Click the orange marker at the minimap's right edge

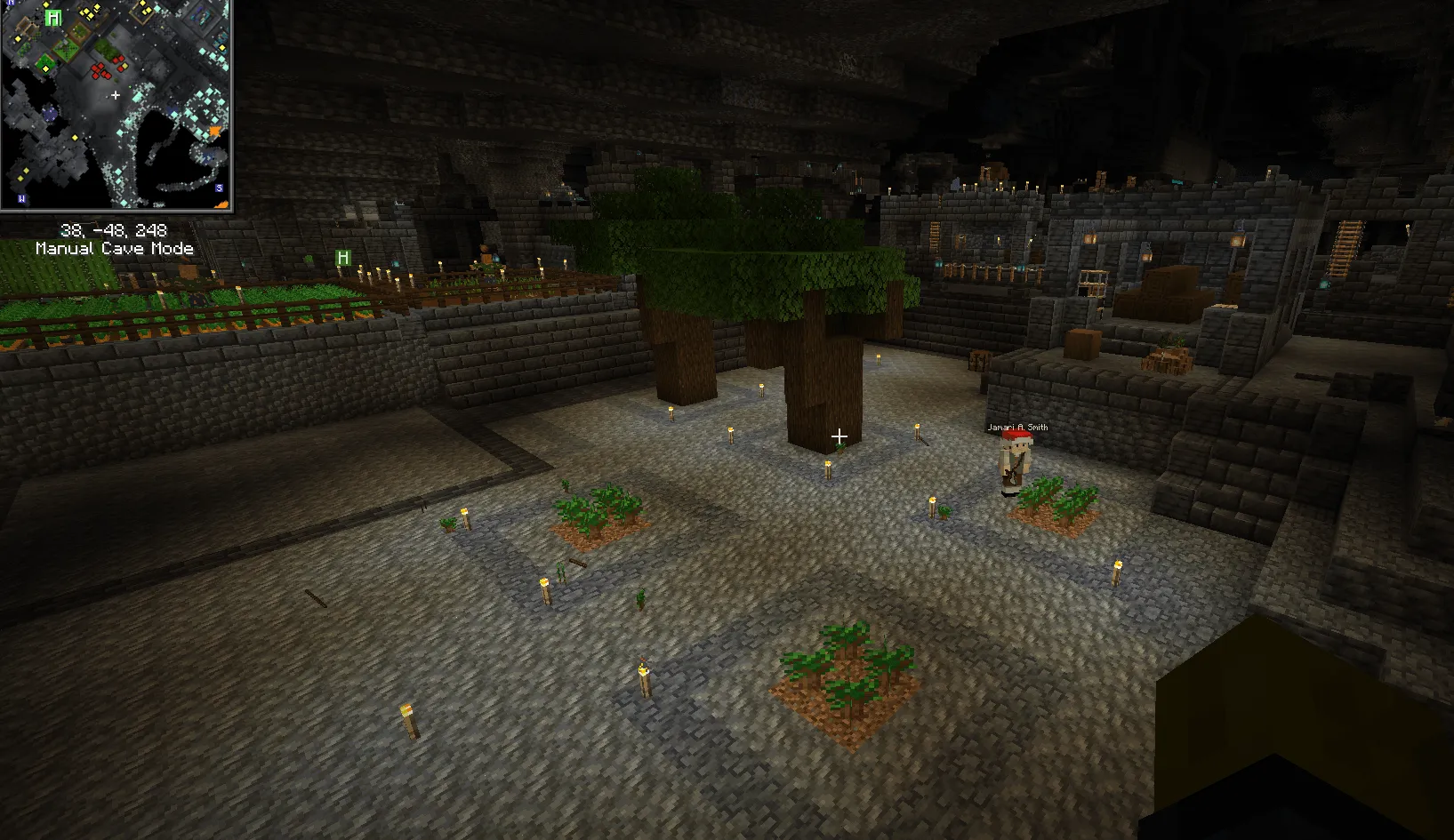point(214,131)
